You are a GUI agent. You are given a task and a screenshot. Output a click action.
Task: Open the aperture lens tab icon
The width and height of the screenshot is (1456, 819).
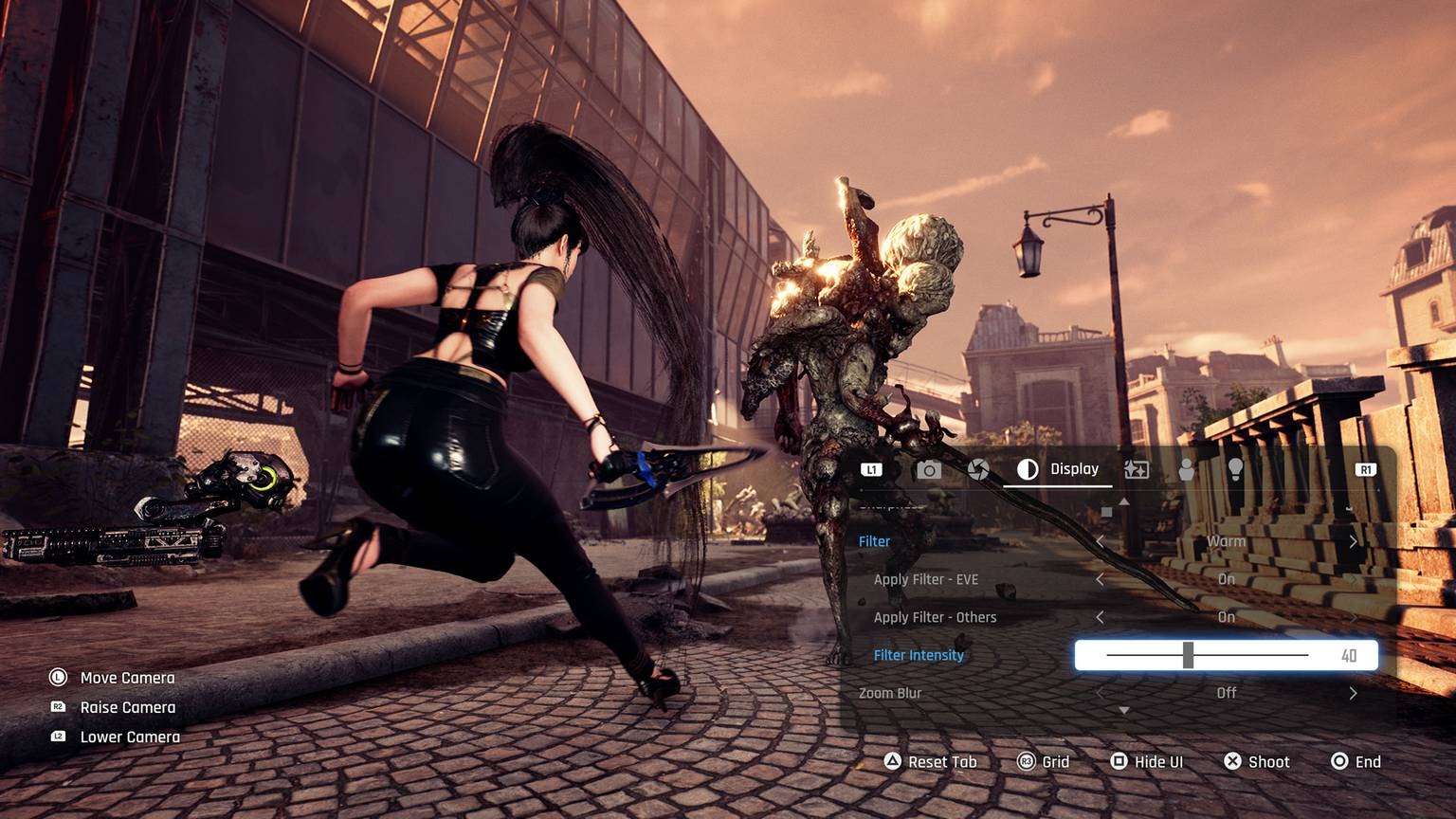click(980, 468)
